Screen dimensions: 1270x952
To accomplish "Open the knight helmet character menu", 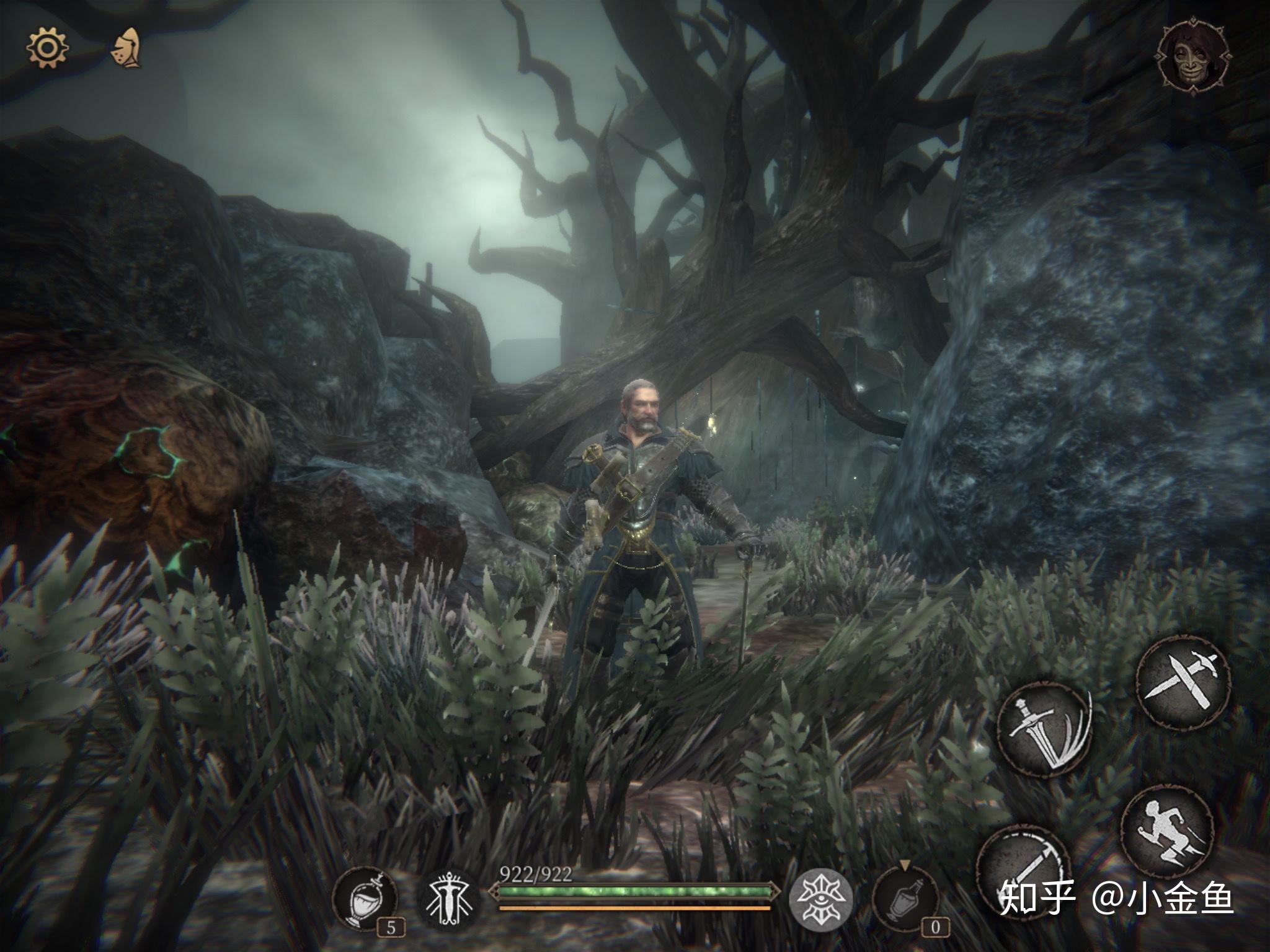I will [128, 48].
